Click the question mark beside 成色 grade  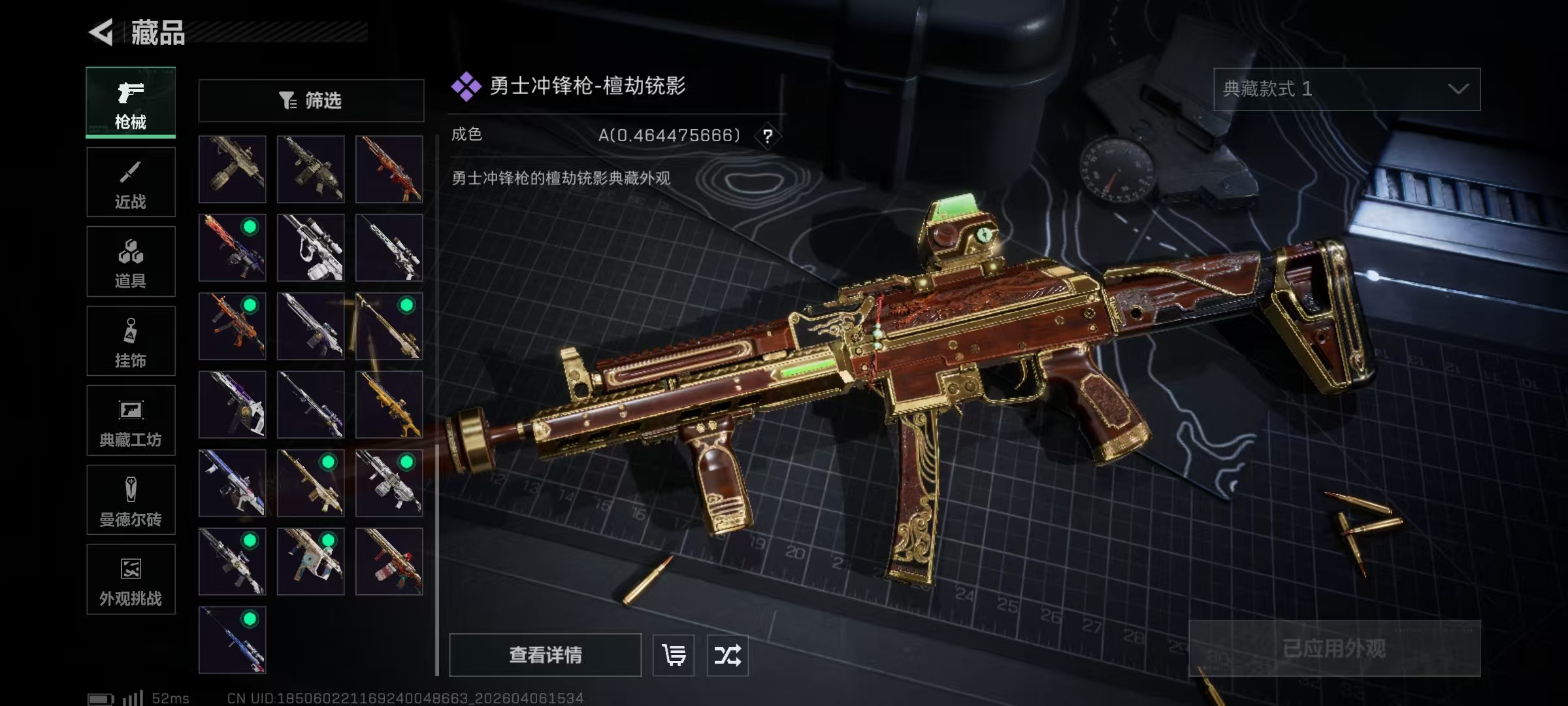(x=768, y=136)
